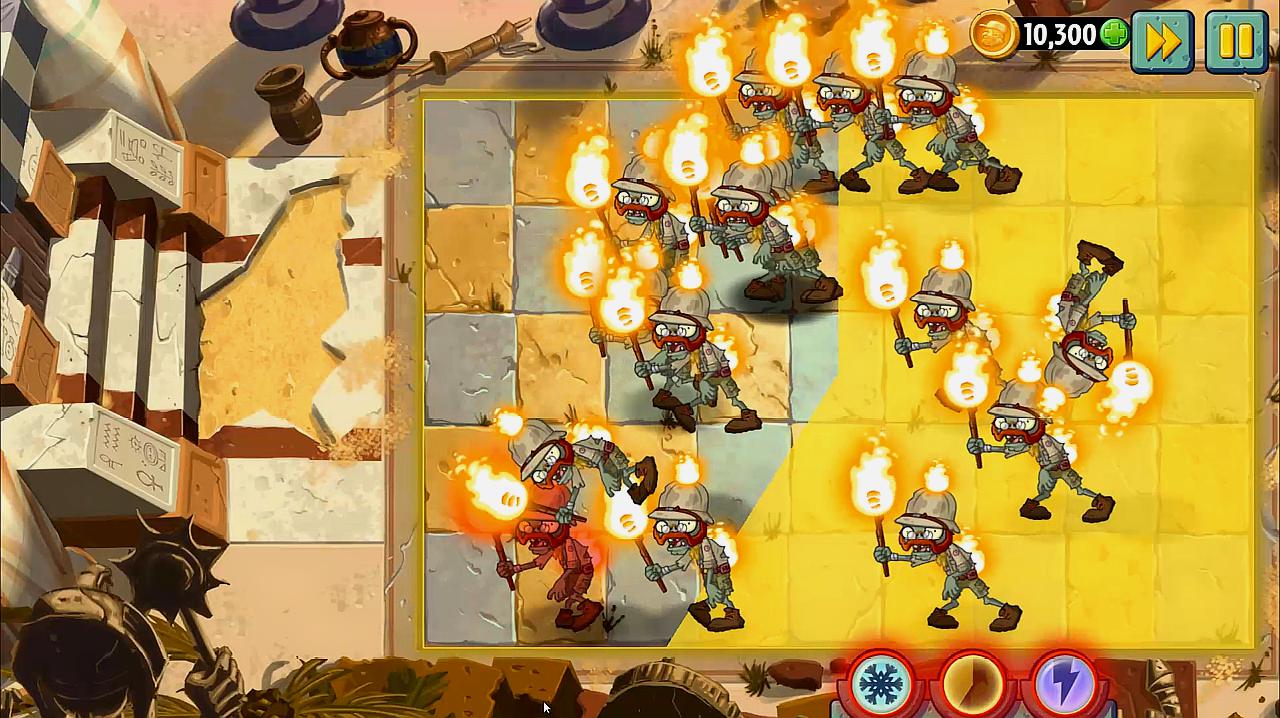Image resolution: width=1280 pixels, height=718 pixels.
Task: Select the middle power-up between snowflake and lightning
Action: pos(973,685)
